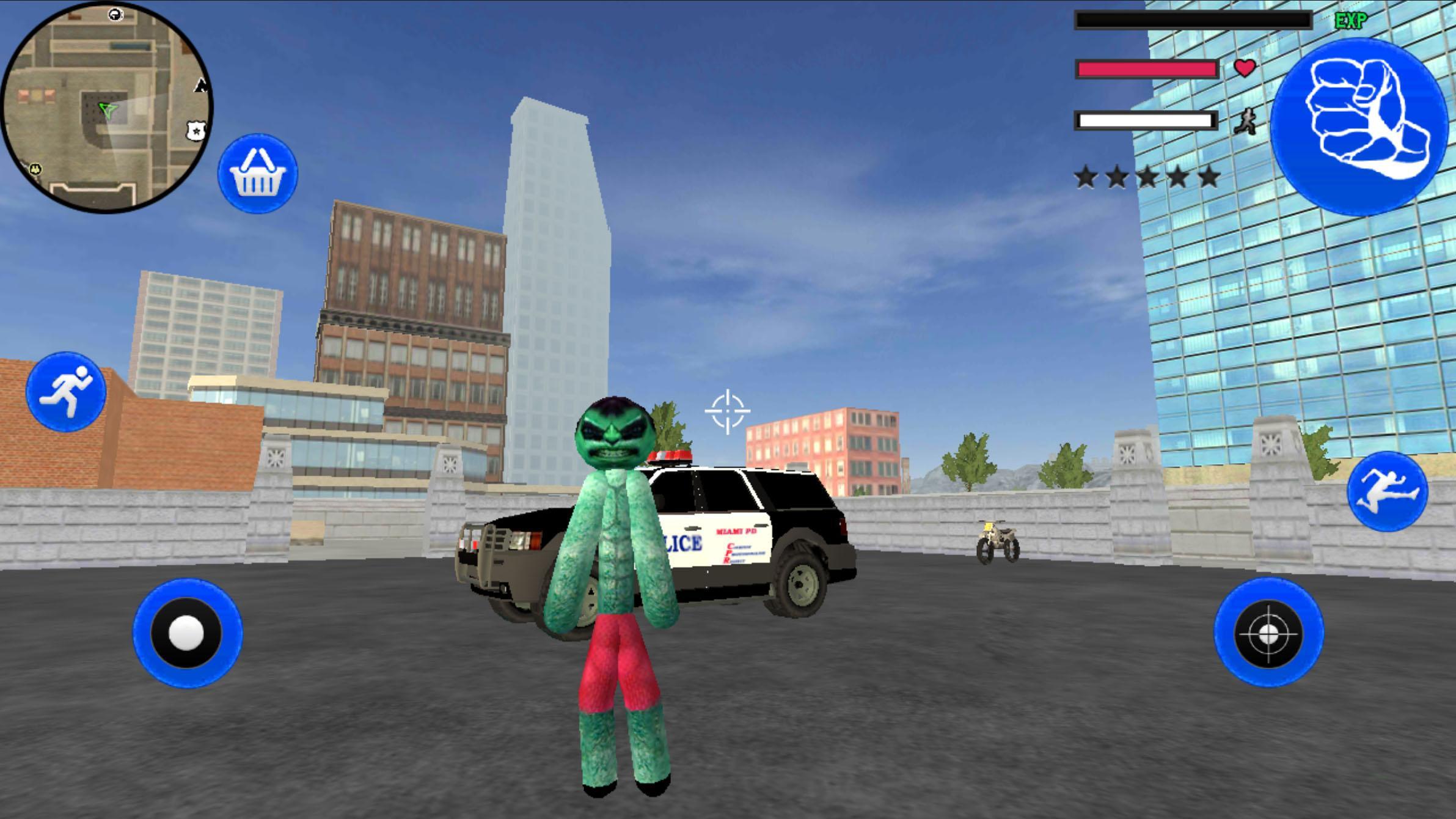Tap the police badge marker on the minimap
The height and width of the screenshot is (819, 1456).
pos(196,130)
